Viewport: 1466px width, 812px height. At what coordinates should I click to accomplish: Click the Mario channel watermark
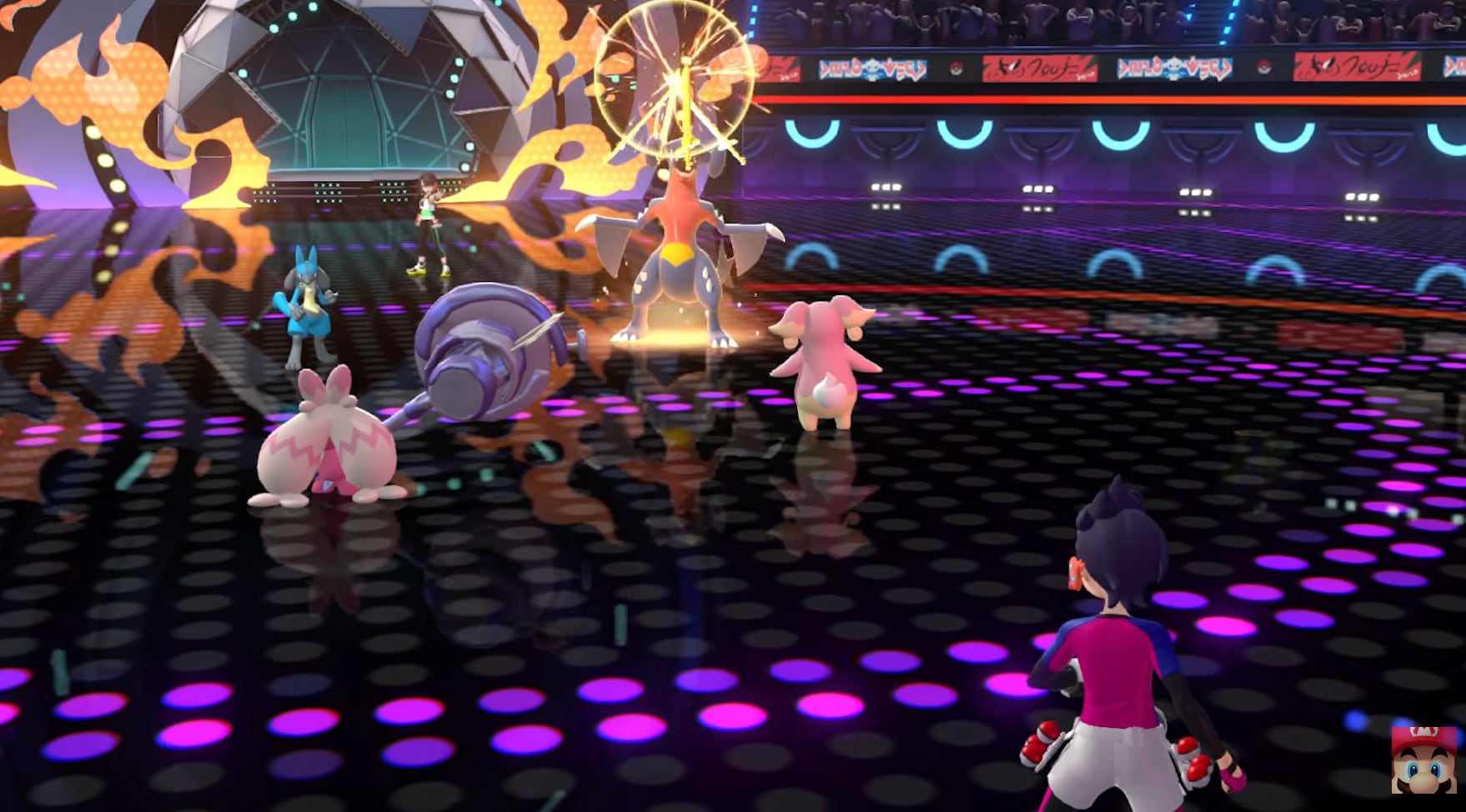point(1423,759)
